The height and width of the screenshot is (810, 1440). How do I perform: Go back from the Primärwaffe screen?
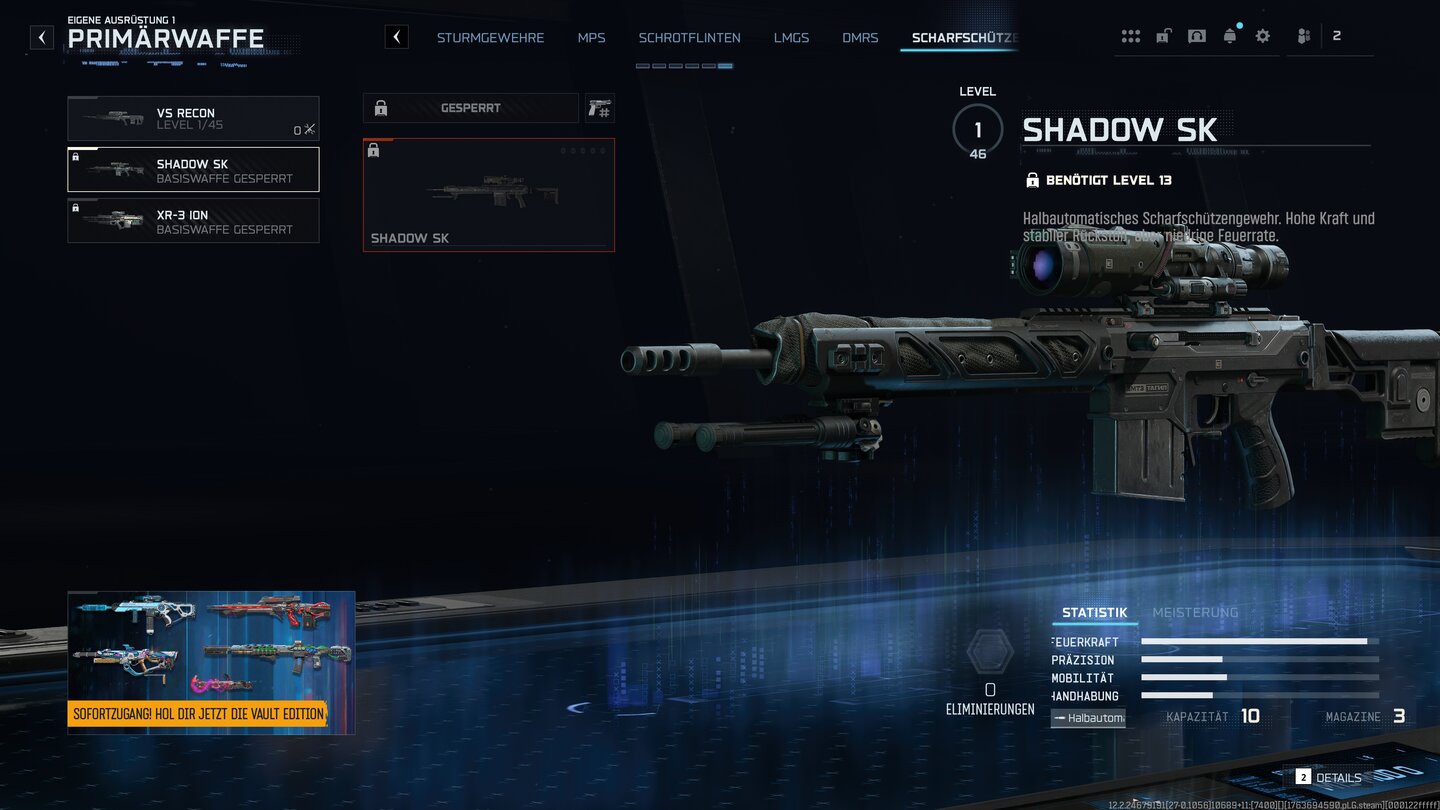[x=41, y=38]
